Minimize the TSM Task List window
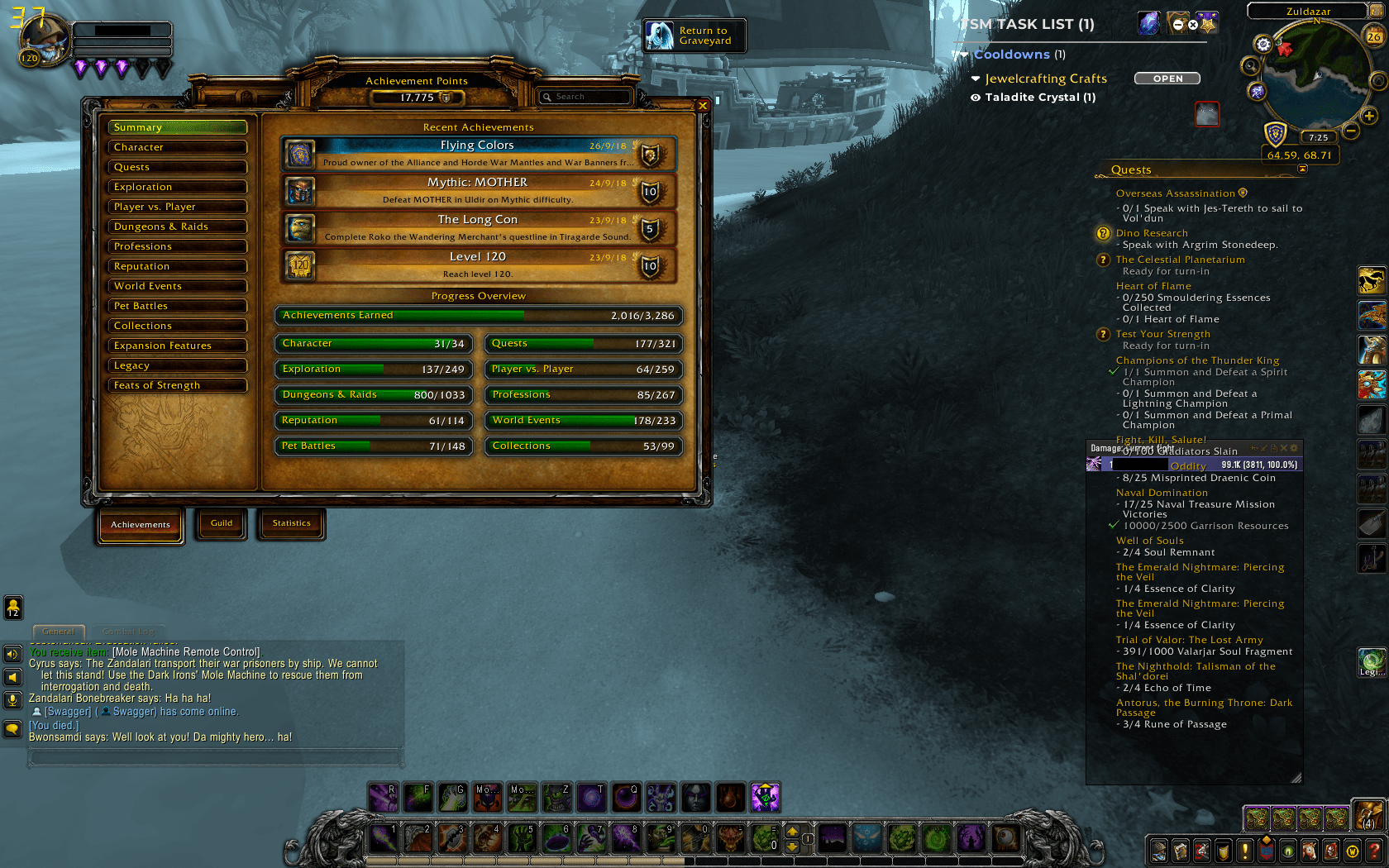Image resolution: width=1389 pixels, height=868 pixels. (1177, 23)
